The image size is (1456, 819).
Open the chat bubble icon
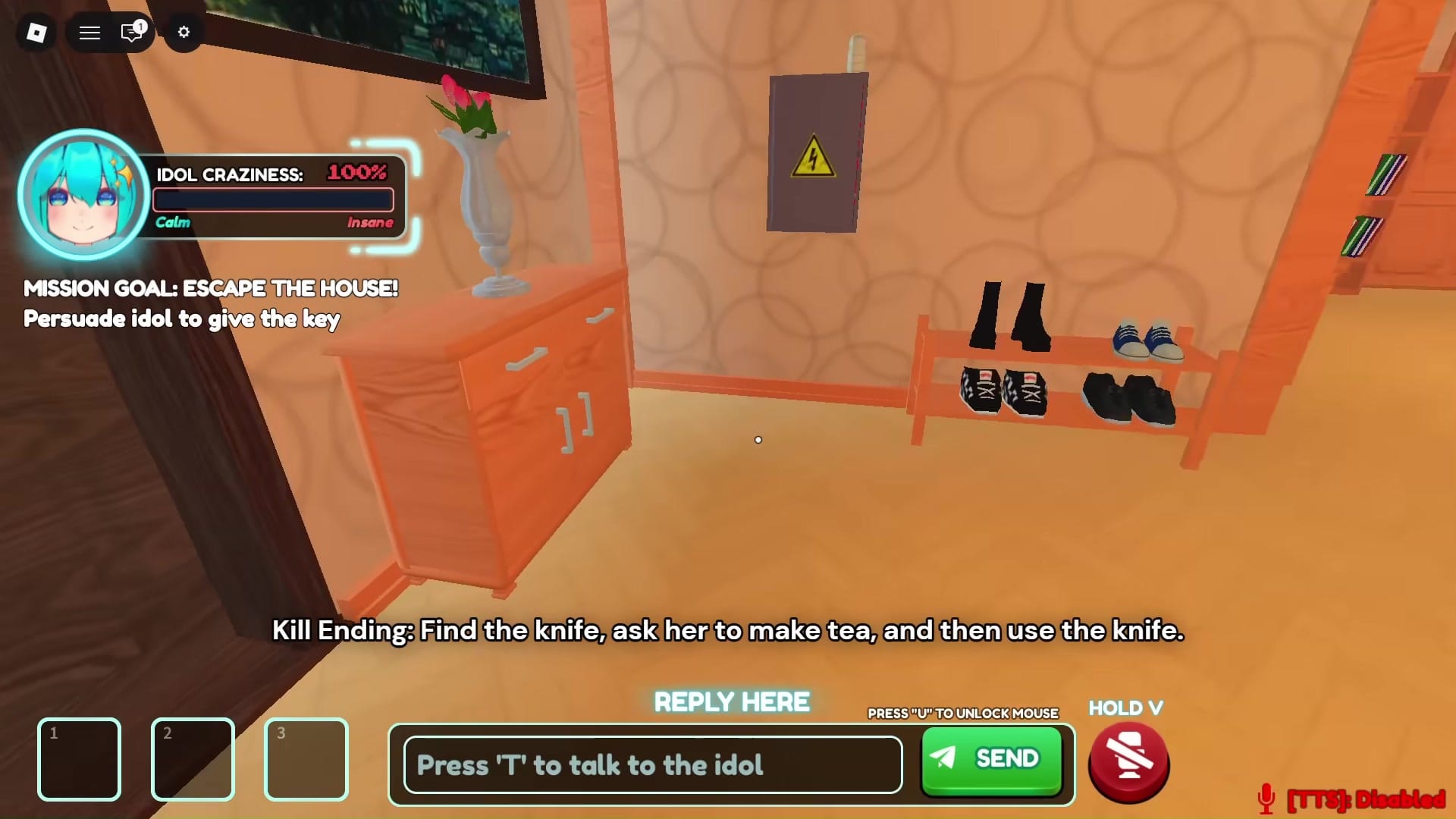tap(132, 33)
